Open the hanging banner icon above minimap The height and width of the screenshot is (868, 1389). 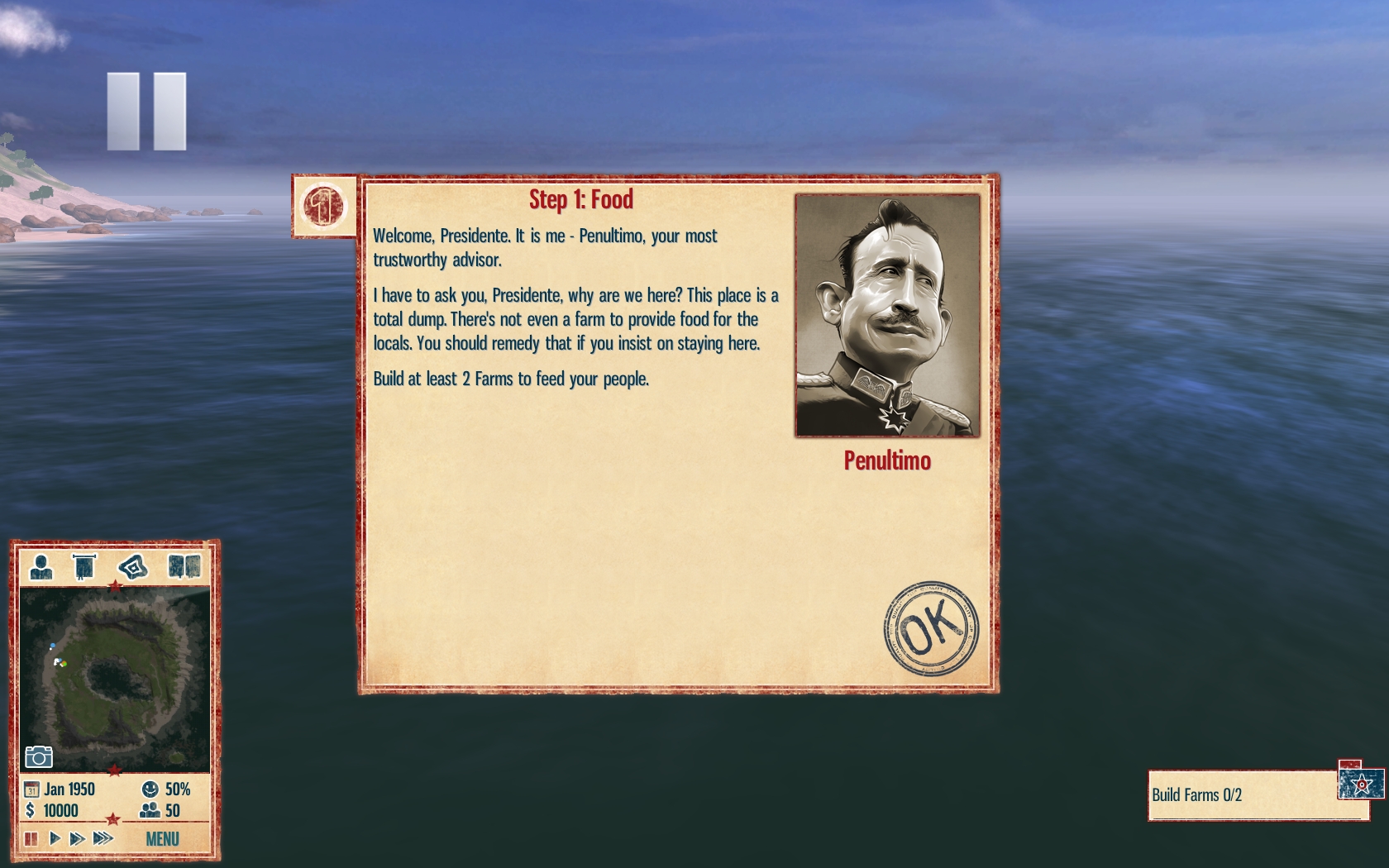pos(84,567)
